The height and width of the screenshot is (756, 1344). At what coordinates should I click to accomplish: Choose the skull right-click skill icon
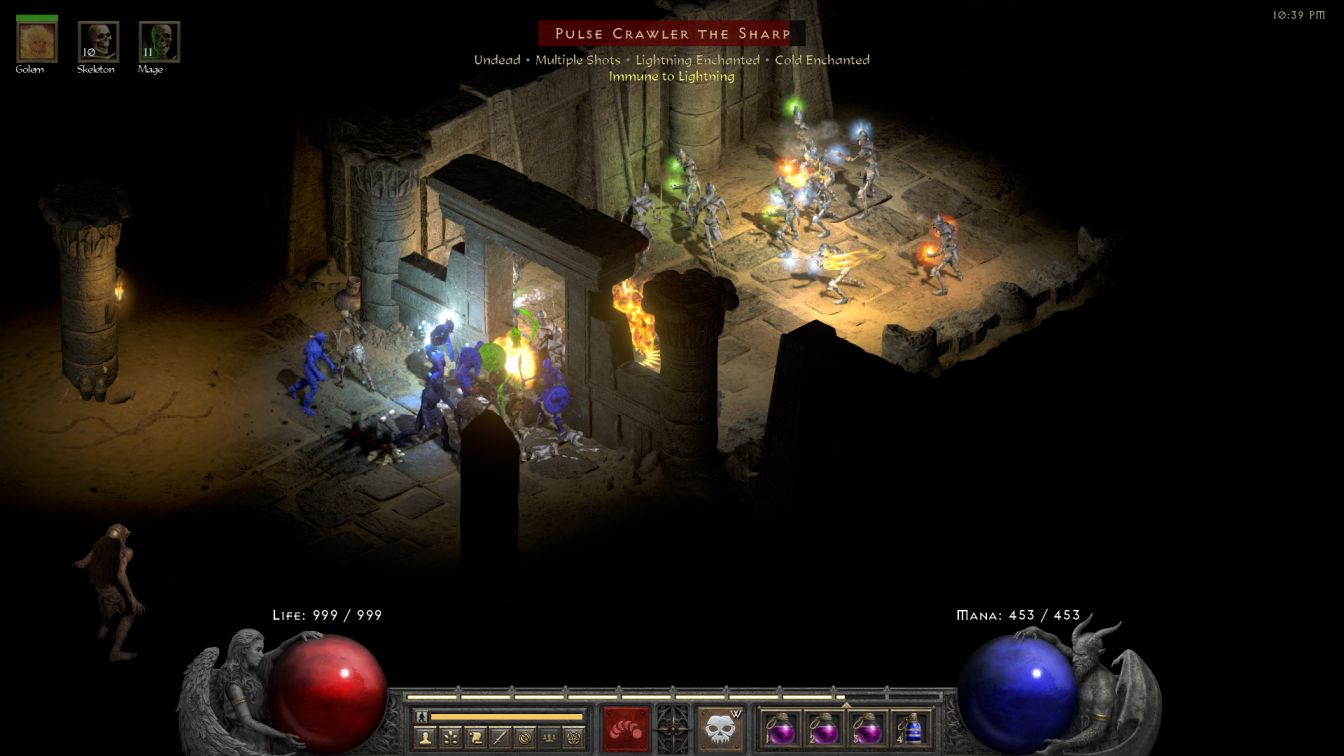pyautogui.click(x=719, y=728)
